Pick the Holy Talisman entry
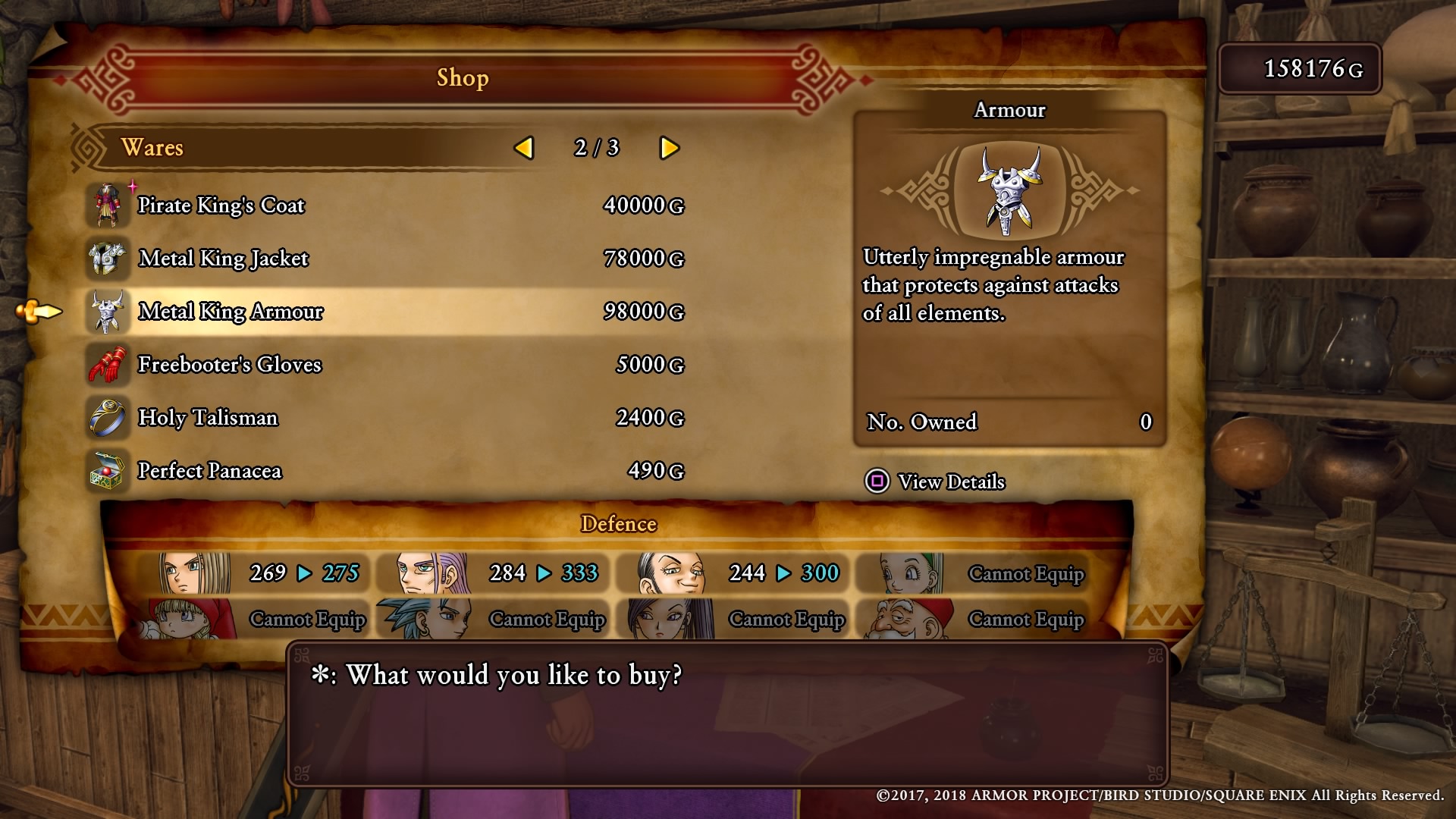 [x=208, y=418]
